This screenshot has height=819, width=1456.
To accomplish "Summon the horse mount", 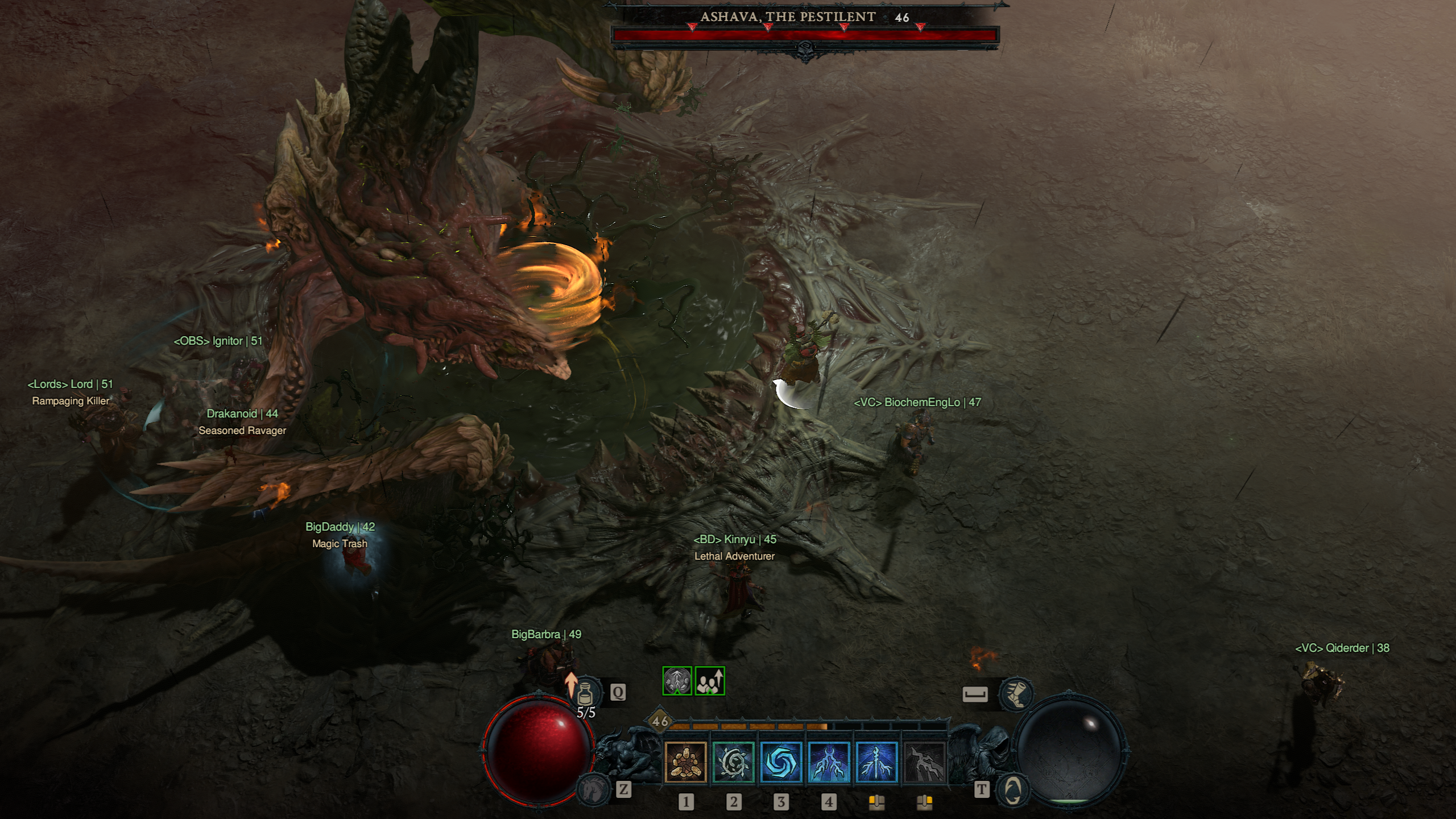I will (x=592, y=789).
